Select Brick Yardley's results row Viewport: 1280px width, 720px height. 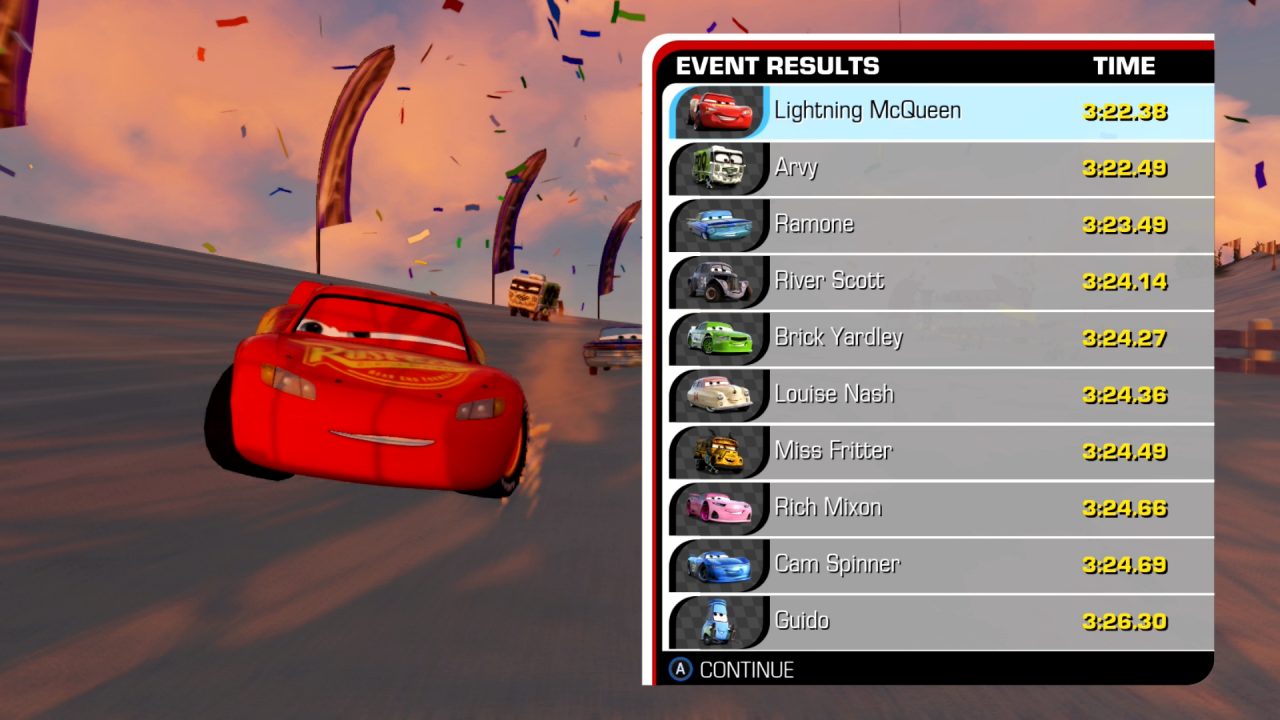tap(940, 338)
